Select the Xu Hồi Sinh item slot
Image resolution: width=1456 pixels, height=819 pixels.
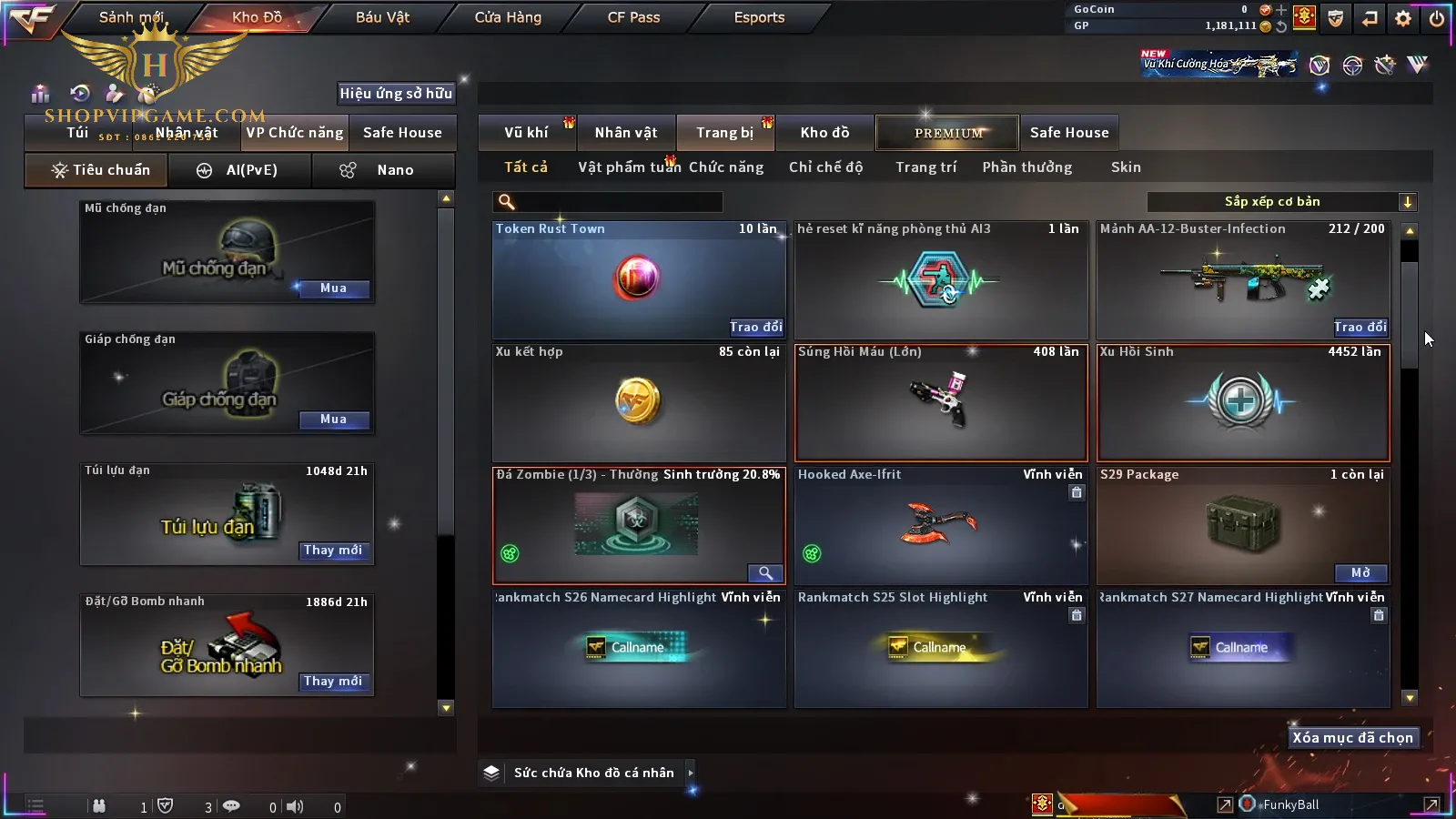(1243, 403)
